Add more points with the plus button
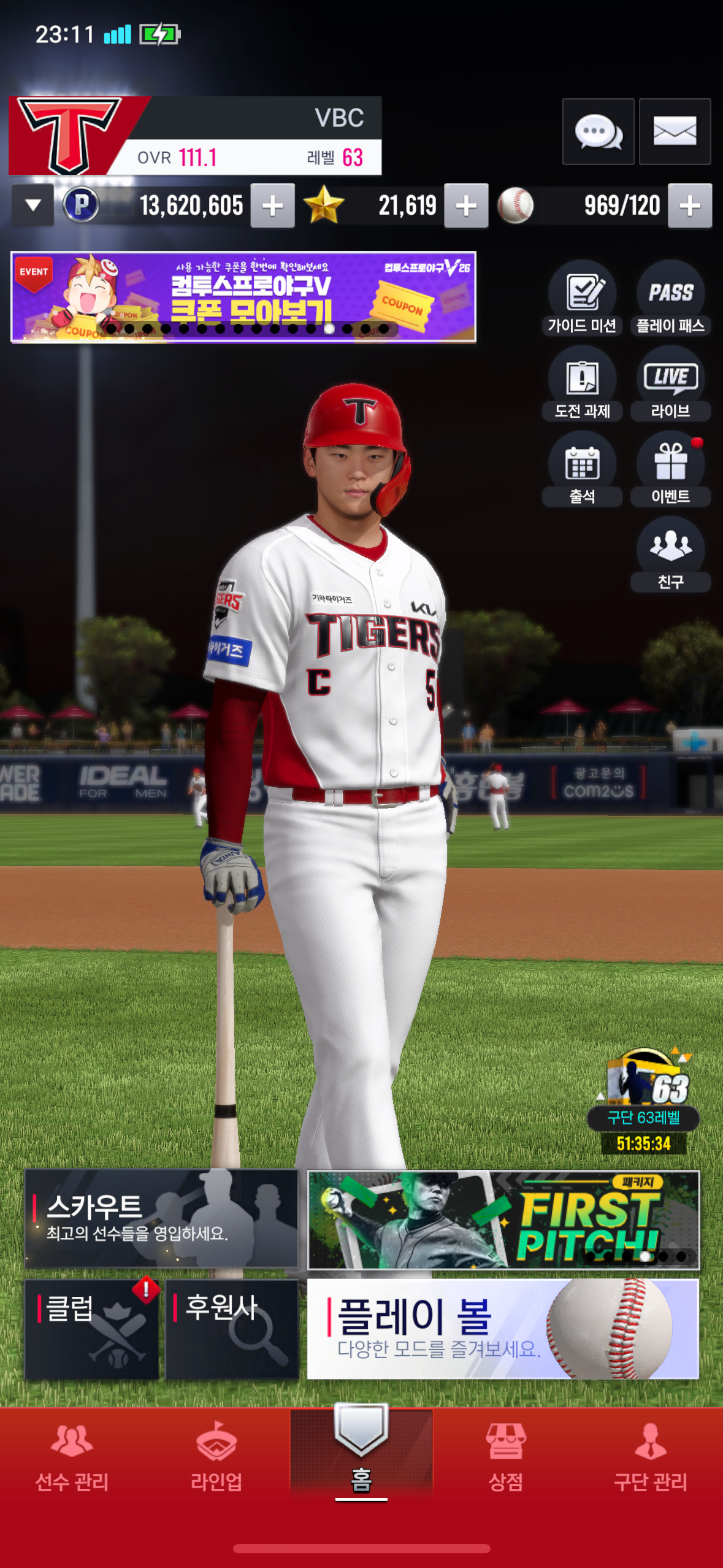This screenshot has height=1568, width=723. pos(272,206)
